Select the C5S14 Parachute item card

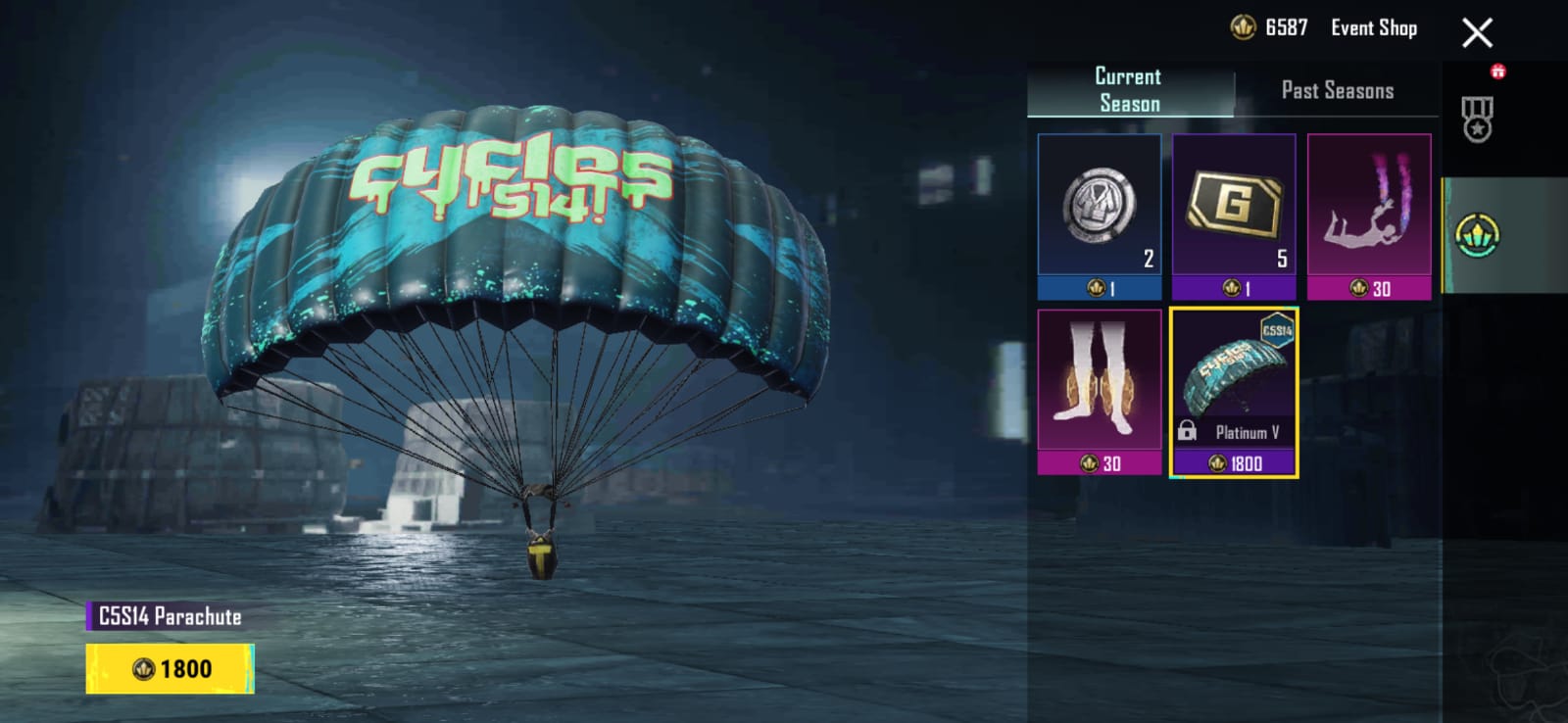(x=1234, y=387)
